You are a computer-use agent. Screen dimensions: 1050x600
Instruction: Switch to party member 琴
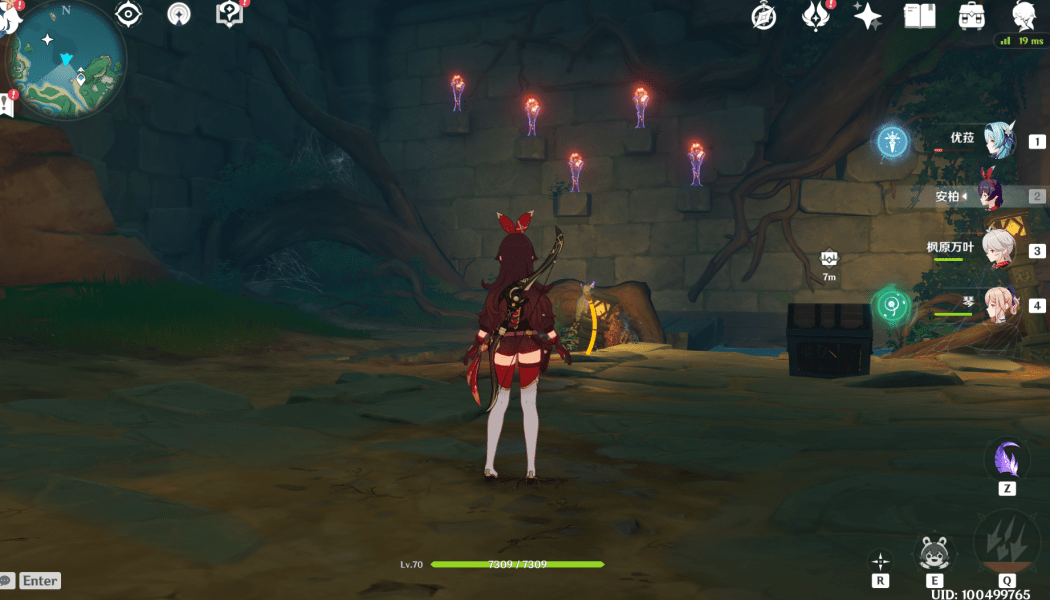point(998,305)
